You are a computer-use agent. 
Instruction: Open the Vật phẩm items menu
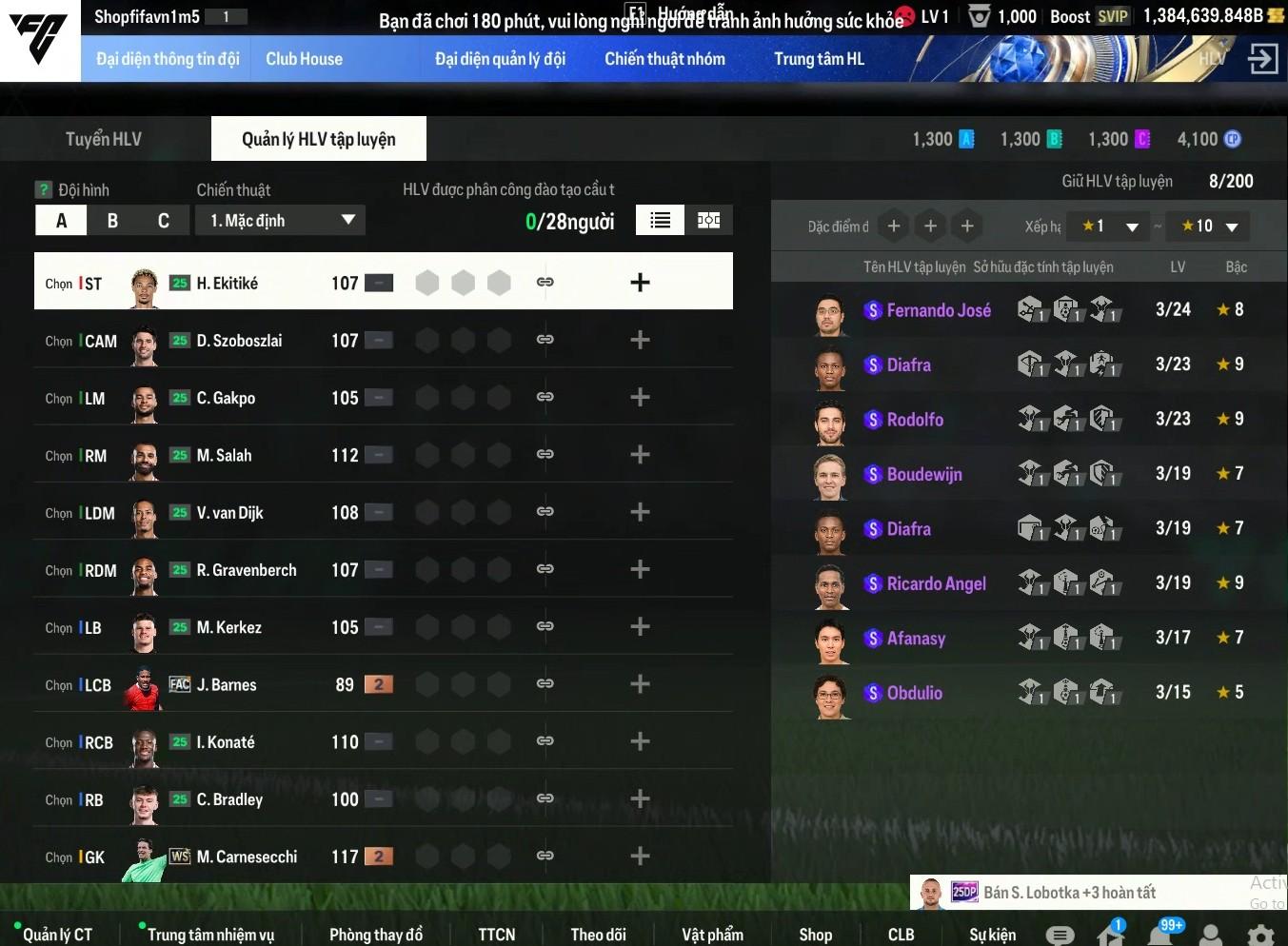712,935
